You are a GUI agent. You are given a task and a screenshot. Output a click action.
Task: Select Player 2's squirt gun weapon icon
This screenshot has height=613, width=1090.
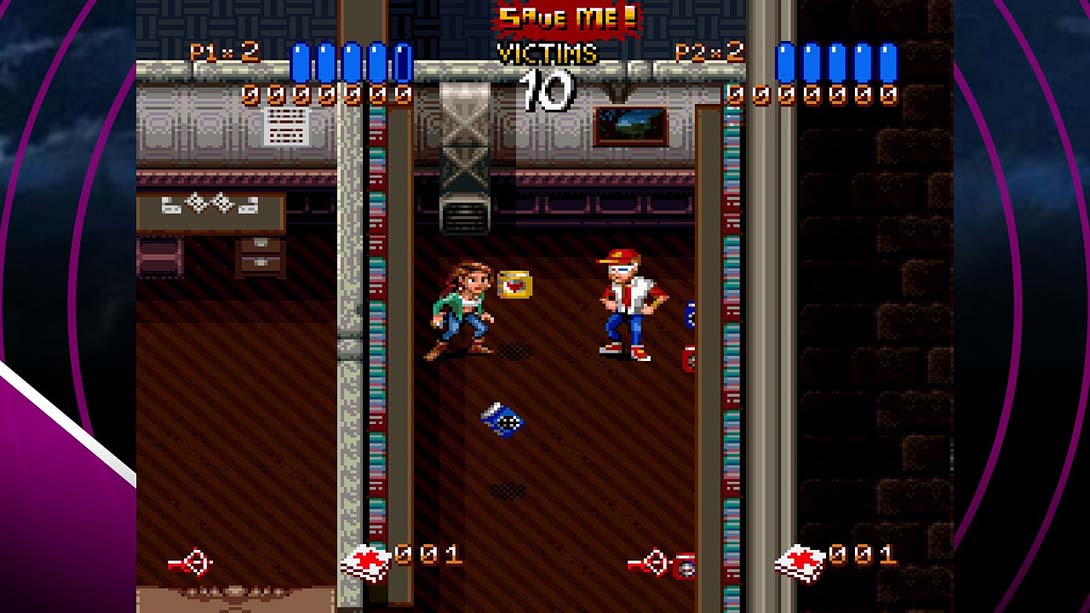[650, 564]
